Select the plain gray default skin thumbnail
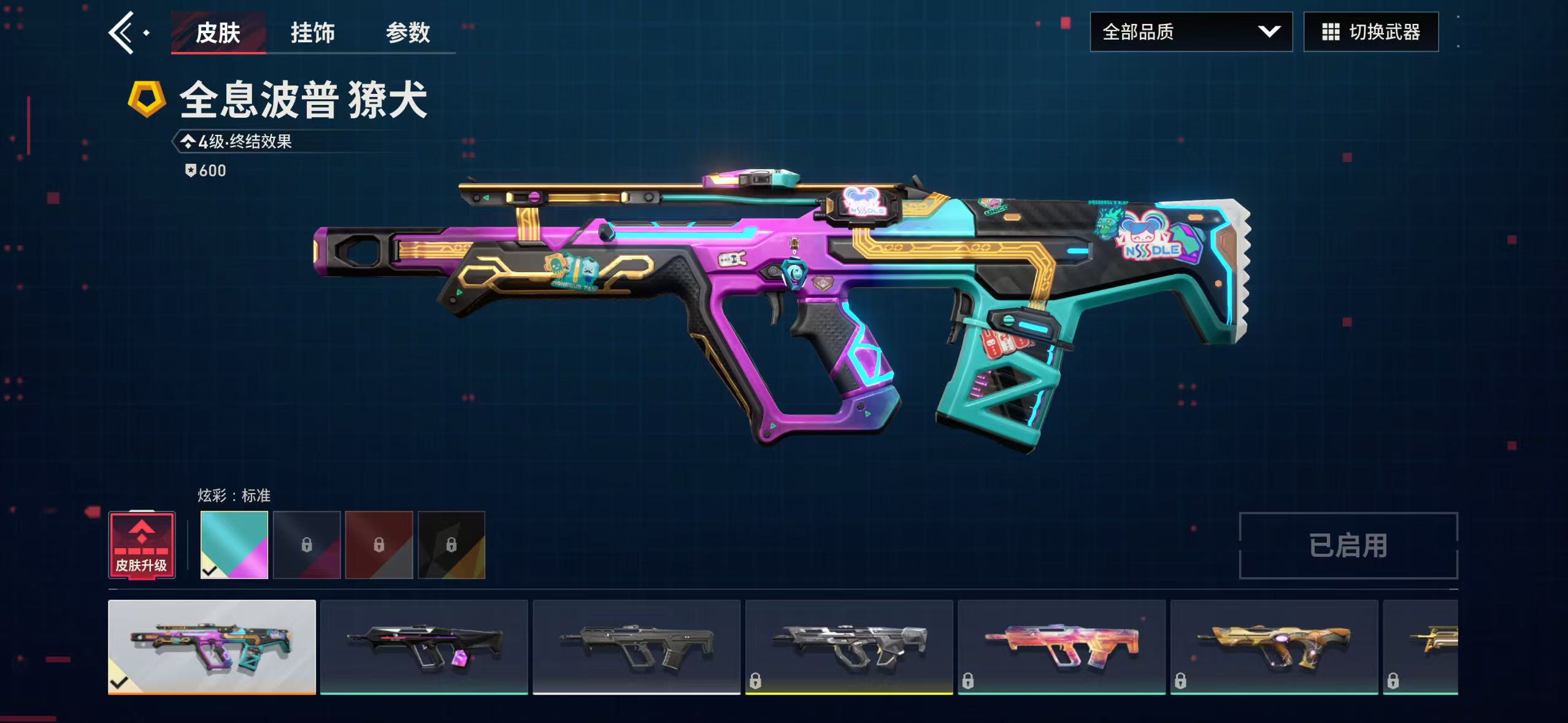This screenshot has width=1568, height=723. point(636,646)
